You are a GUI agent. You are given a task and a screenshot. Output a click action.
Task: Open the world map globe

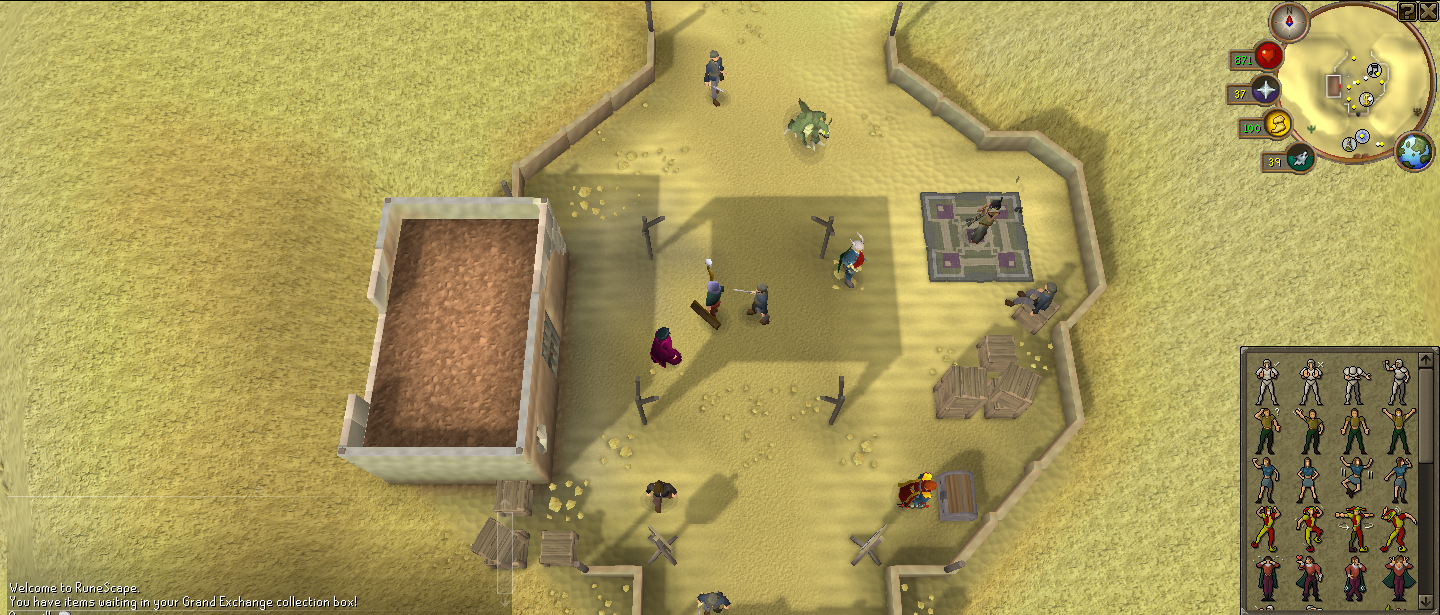(x=1415, y=151)
